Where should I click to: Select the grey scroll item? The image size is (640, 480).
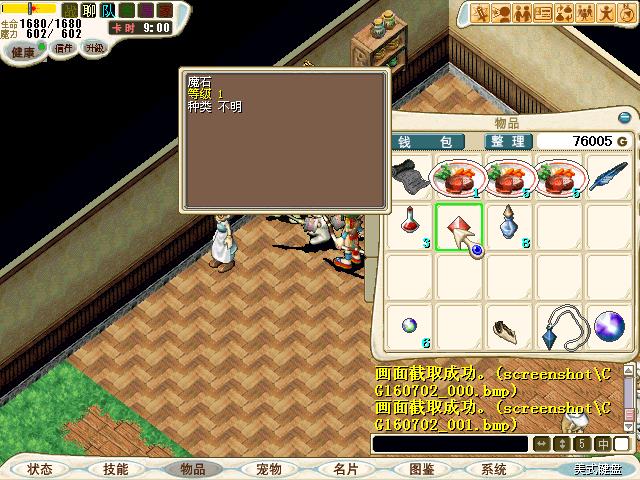point(407,178)
